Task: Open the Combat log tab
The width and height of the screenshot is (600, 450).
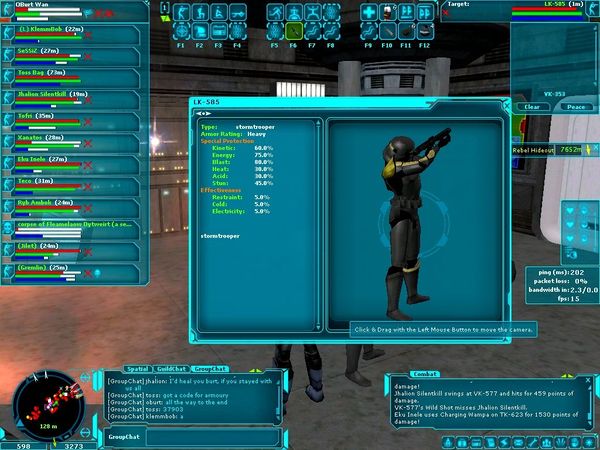Action: tap(426, 373)
